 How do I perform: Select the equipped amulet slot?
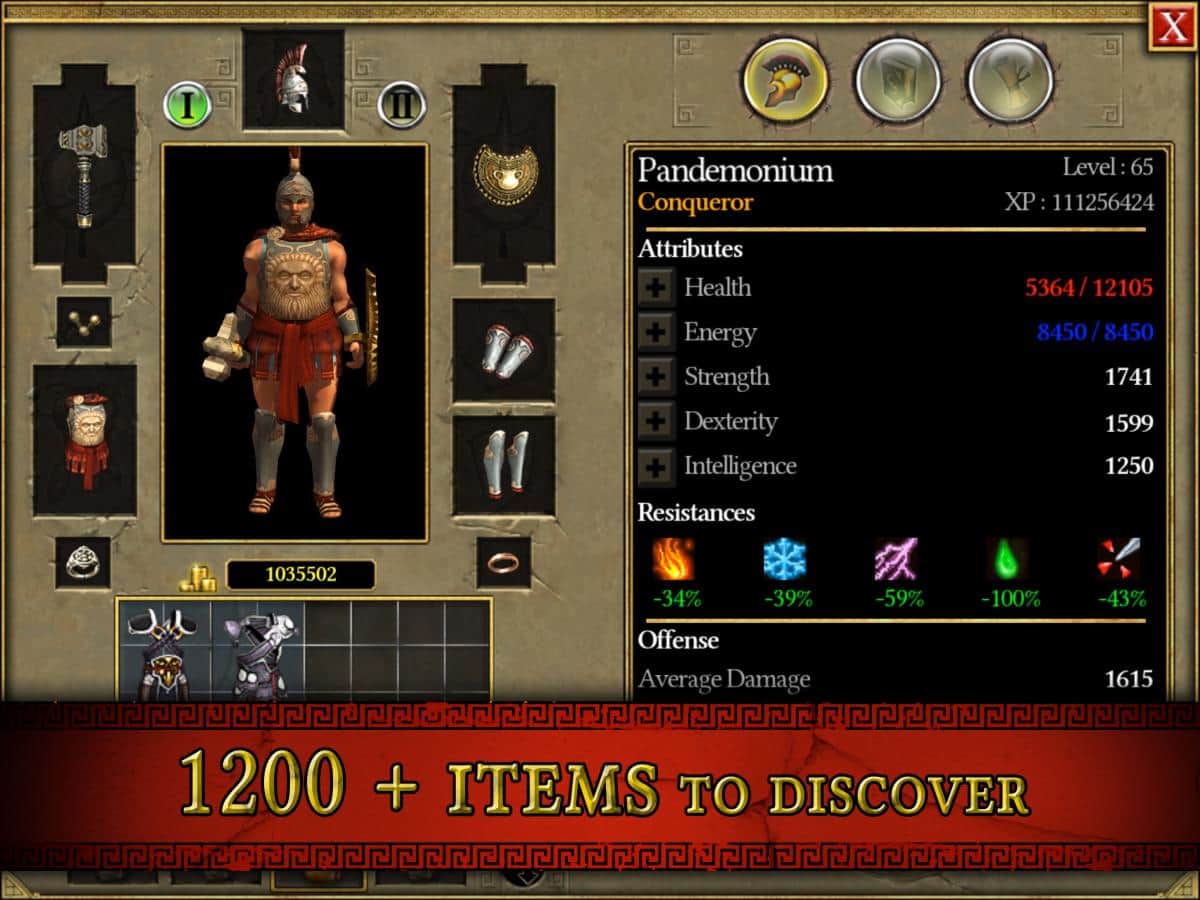click(83, 321)
